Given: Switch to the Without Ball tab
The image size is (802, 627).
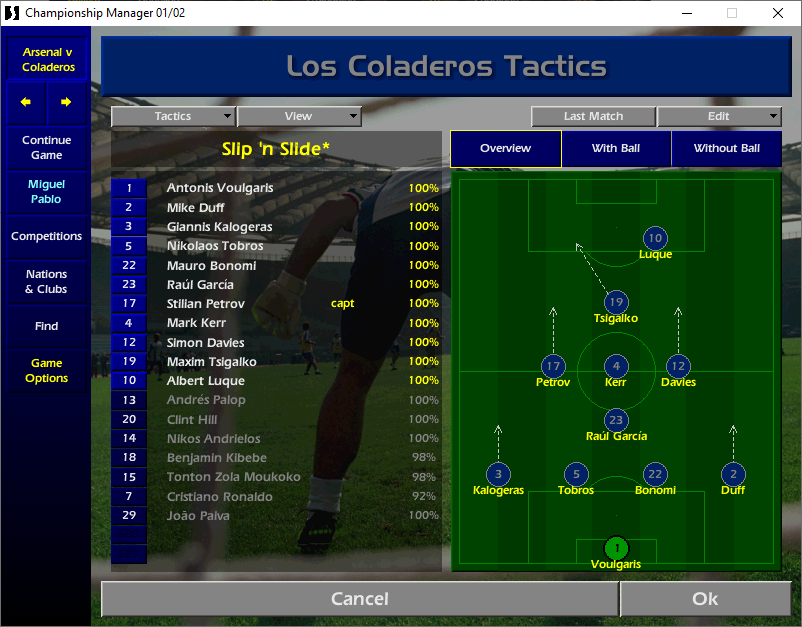Looking at the screenshot, I should 727,148.
